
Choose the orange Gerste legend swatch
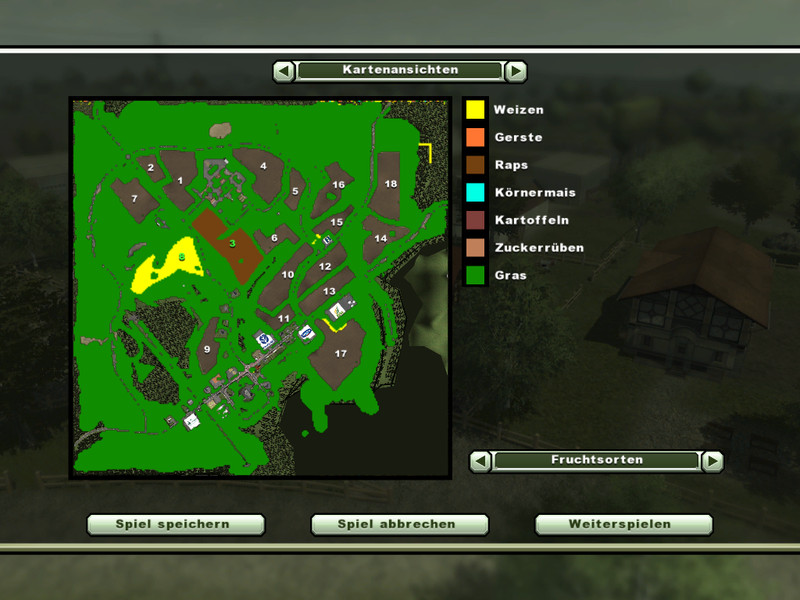click(x=475, y=137)
